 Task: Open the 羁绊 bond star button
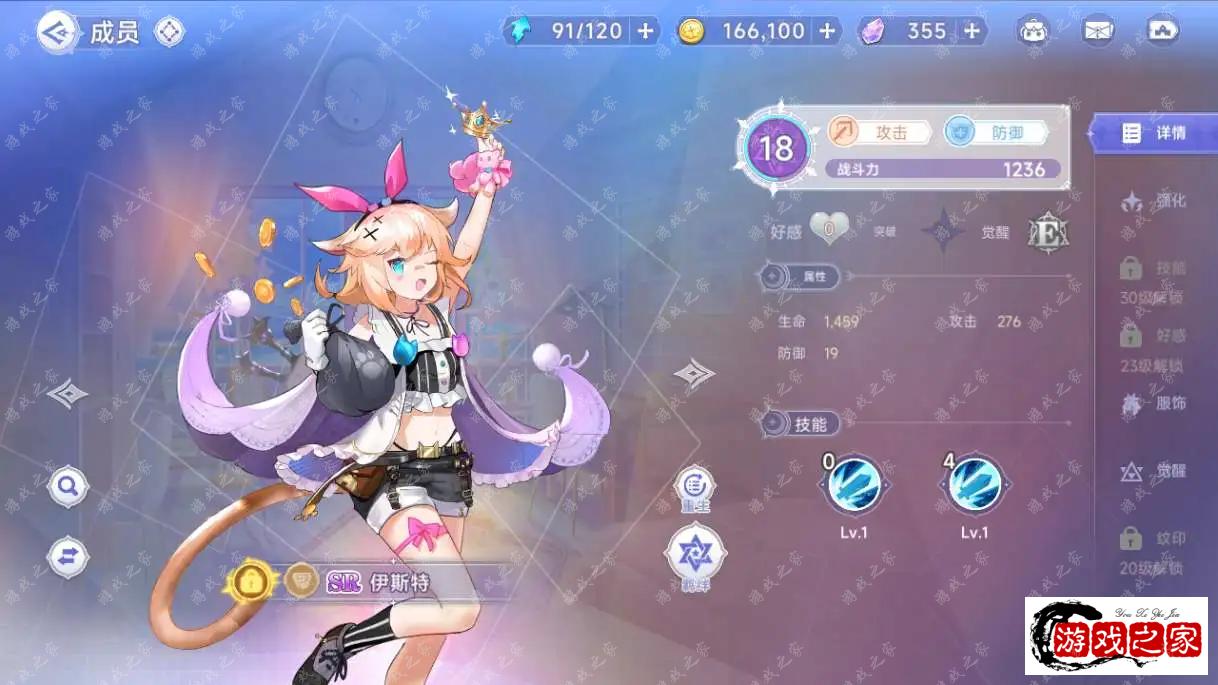pos(695,553)
